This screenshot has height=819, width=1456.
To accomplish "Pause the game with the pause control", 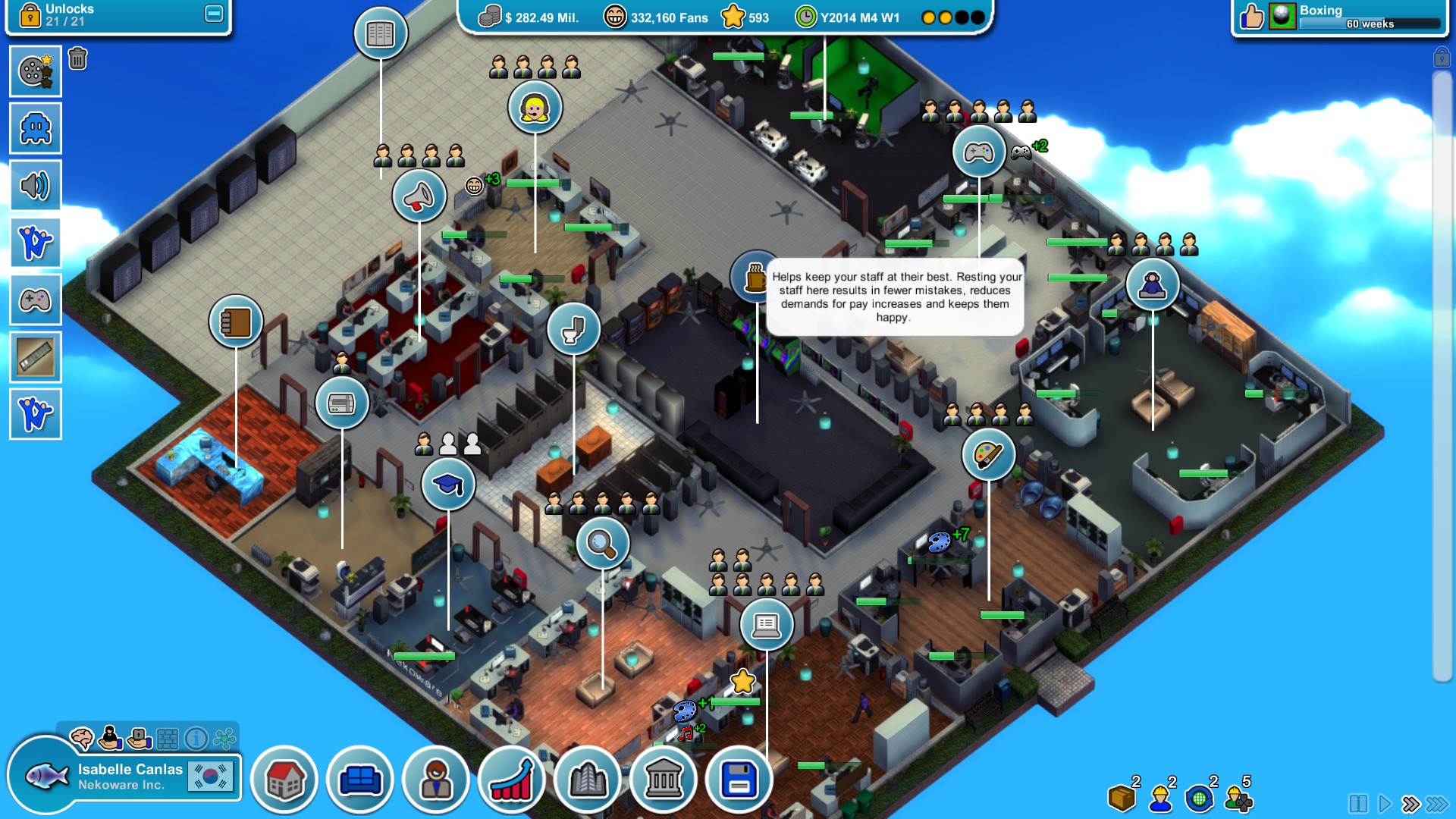I will pos(1359,804).
